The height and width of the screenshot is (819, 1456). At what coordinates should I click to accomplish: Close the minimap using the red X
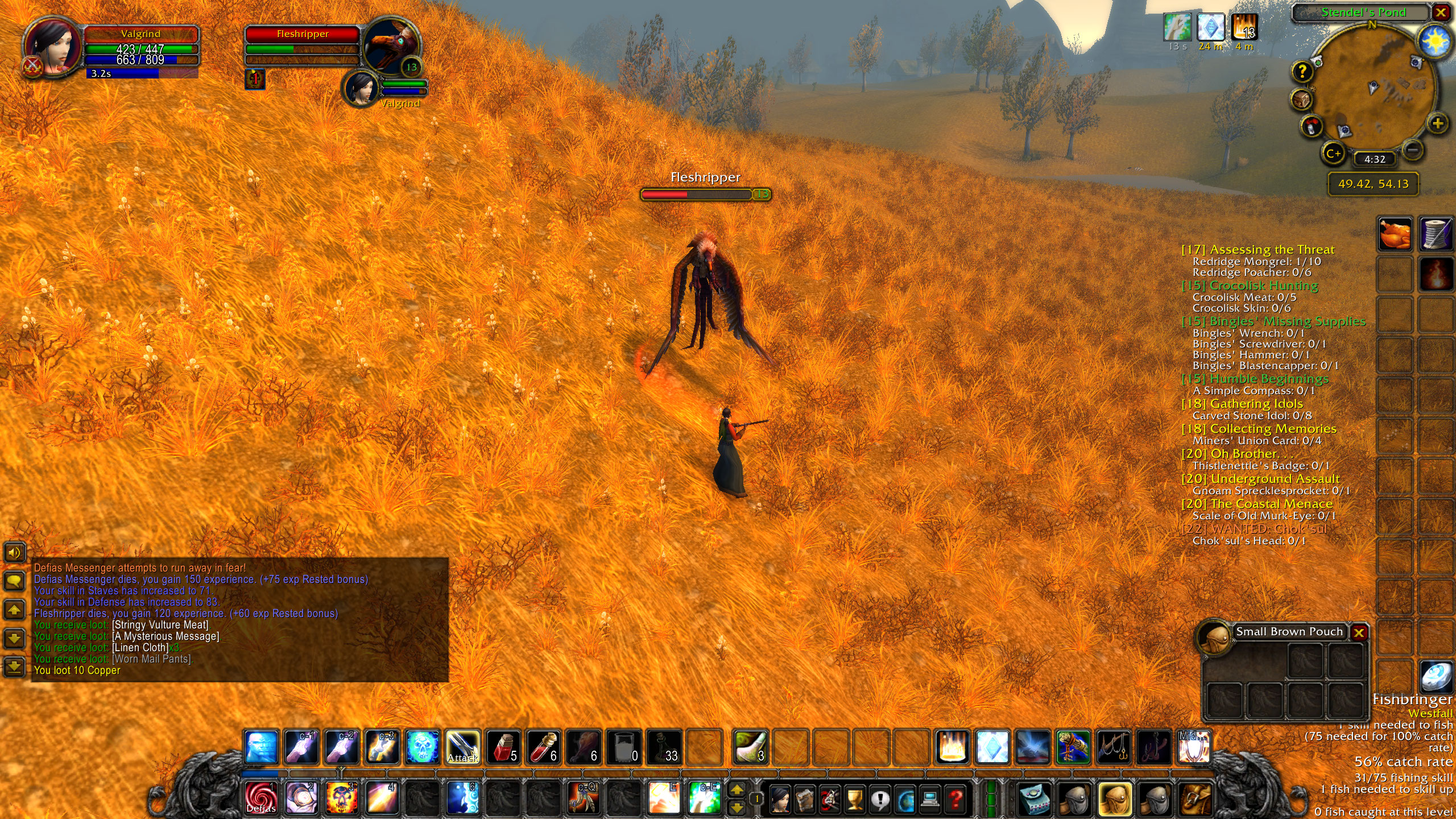(1441, 13)
